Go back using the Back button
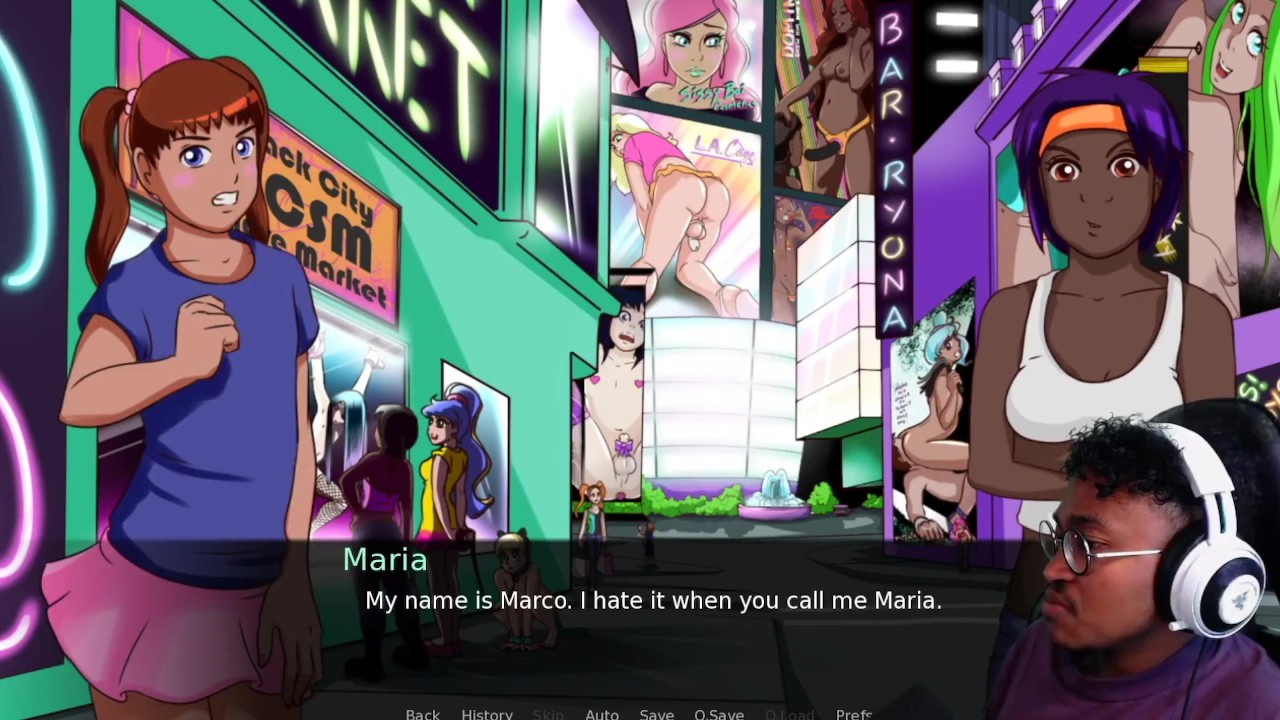The image size is (1280, 720). (422, 714)
